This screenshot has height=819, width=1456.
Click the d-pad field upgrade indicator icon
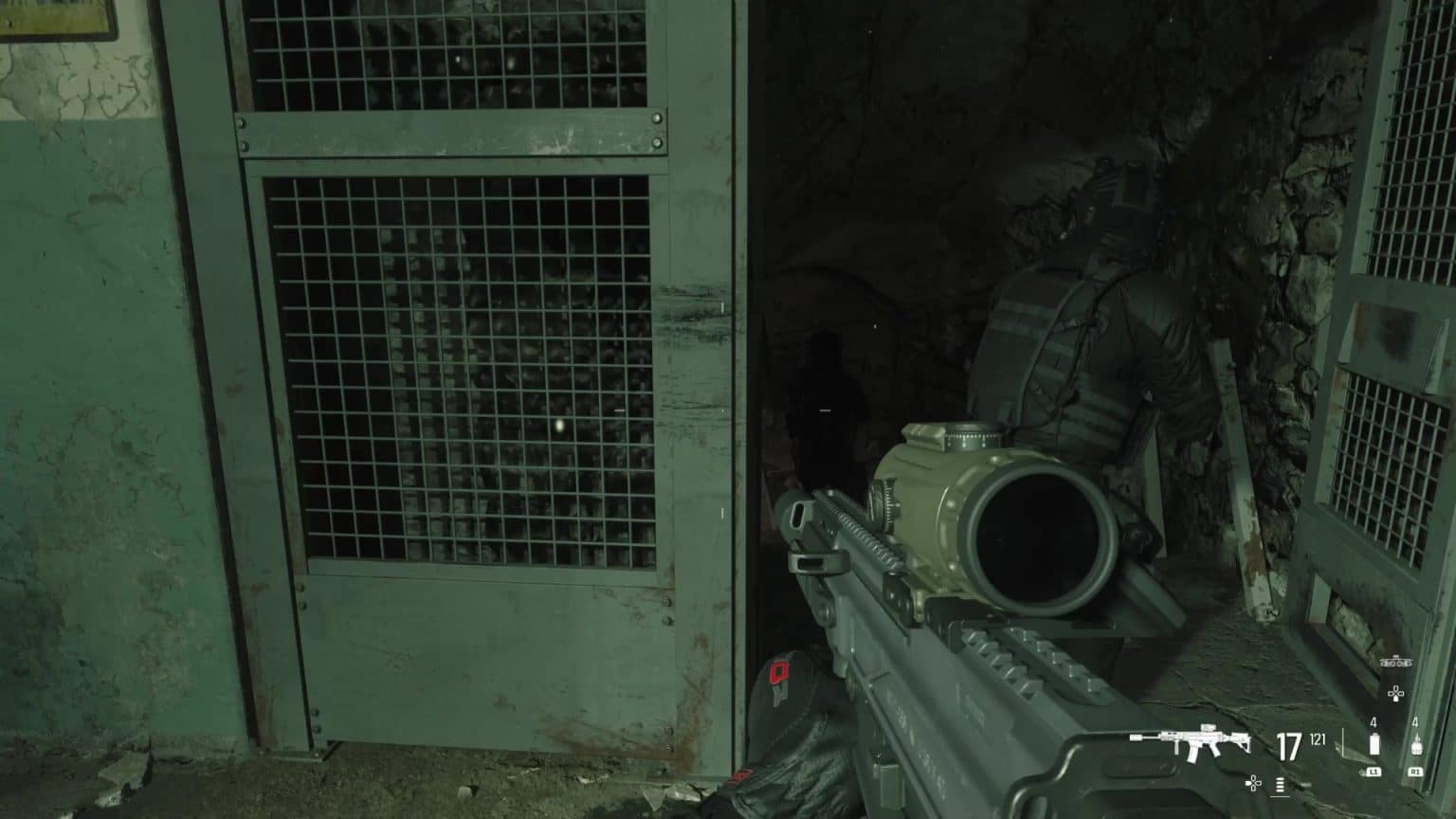pos(1395,693)
